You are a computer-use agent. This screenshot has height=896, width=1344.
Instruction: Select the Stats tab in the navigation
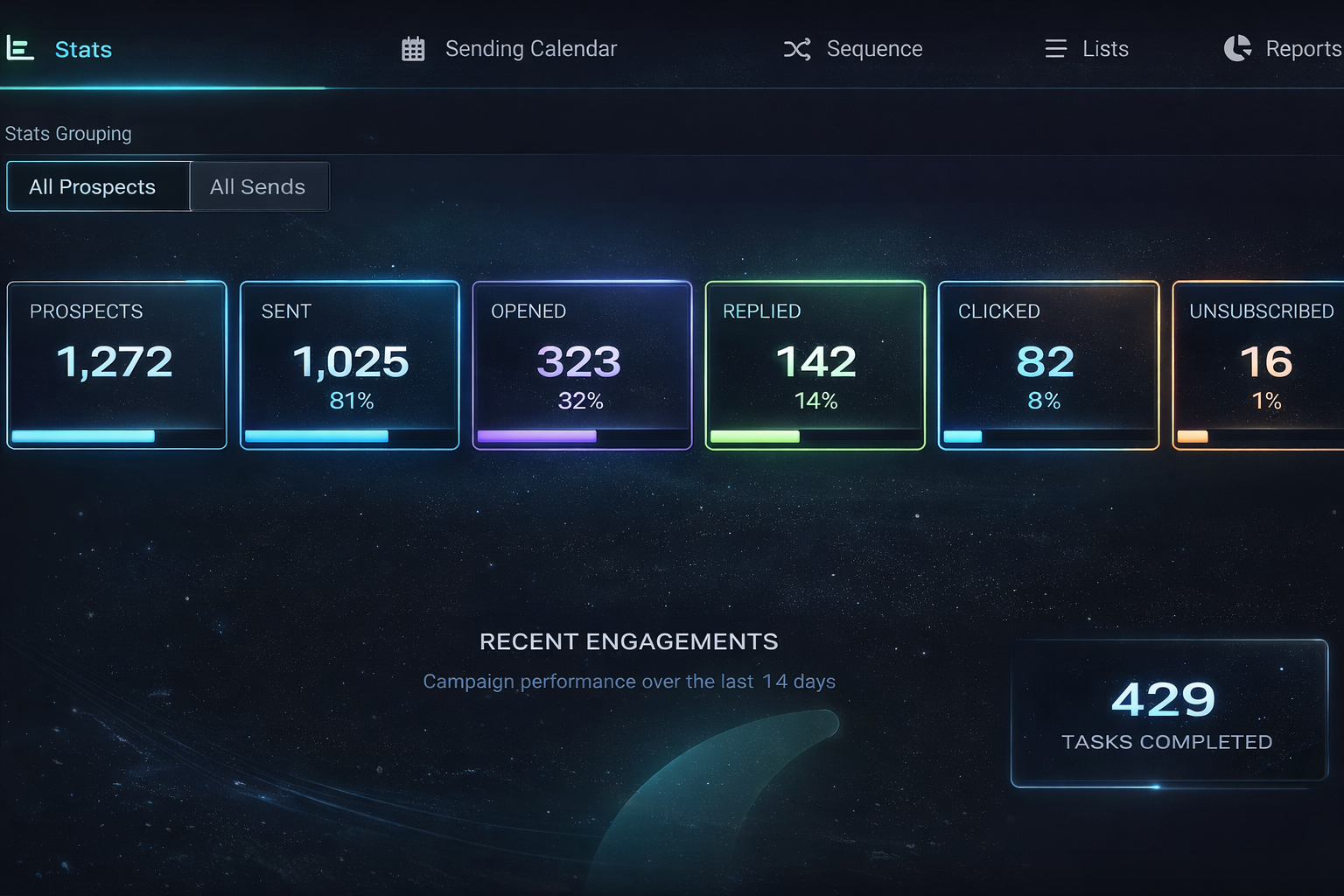click(x=83, y=49)
